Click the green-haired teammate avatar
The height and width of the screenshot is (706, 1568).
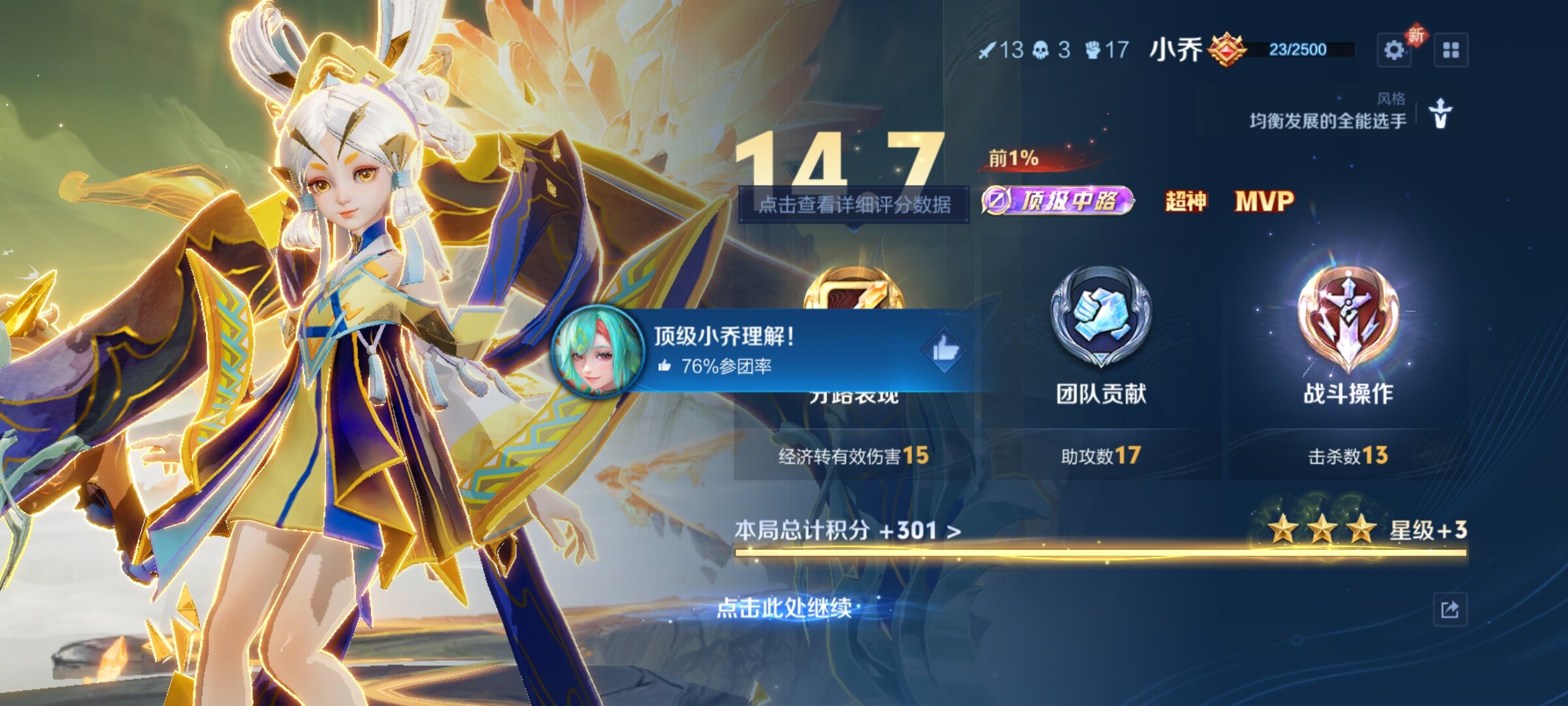tap(598, 351)
